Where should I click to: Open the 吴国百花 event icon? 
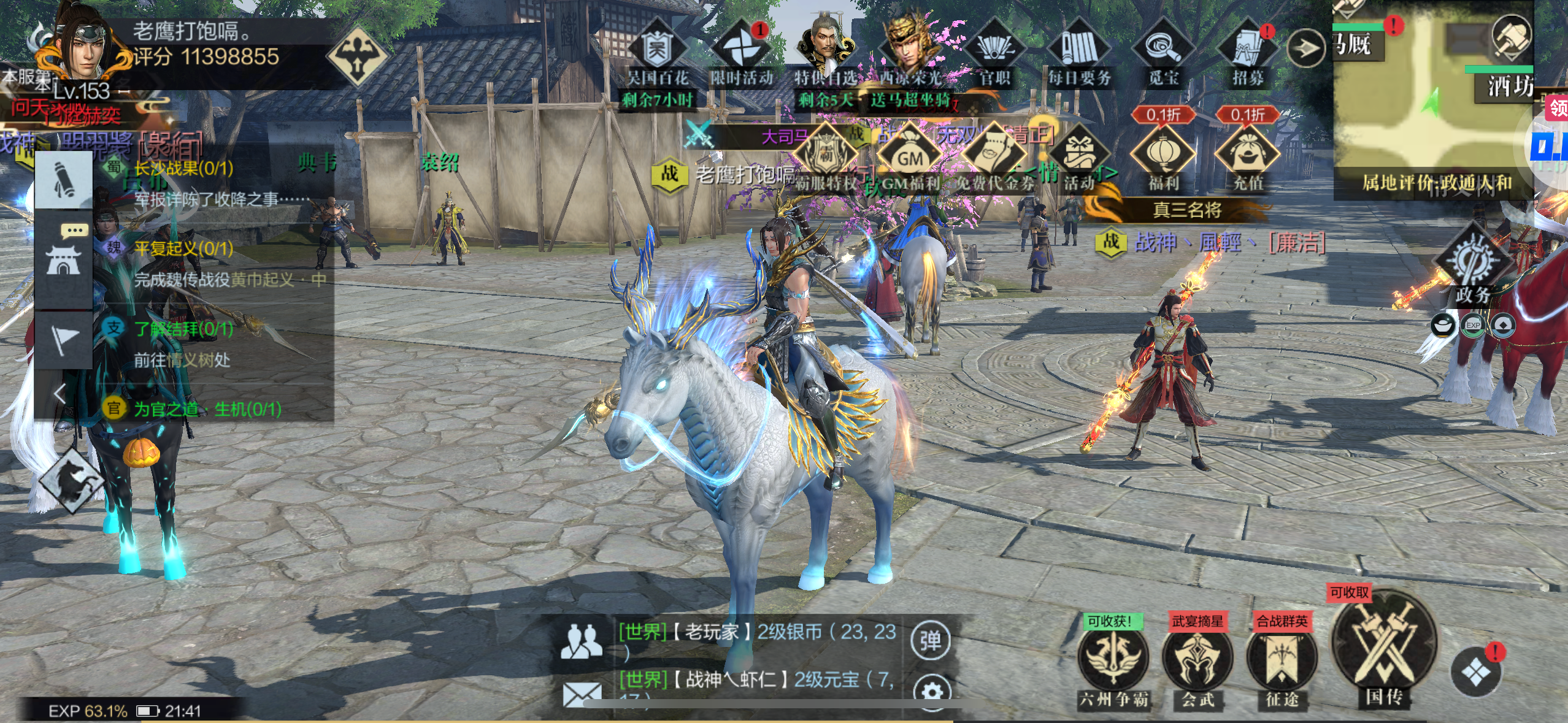pos(657,49)
